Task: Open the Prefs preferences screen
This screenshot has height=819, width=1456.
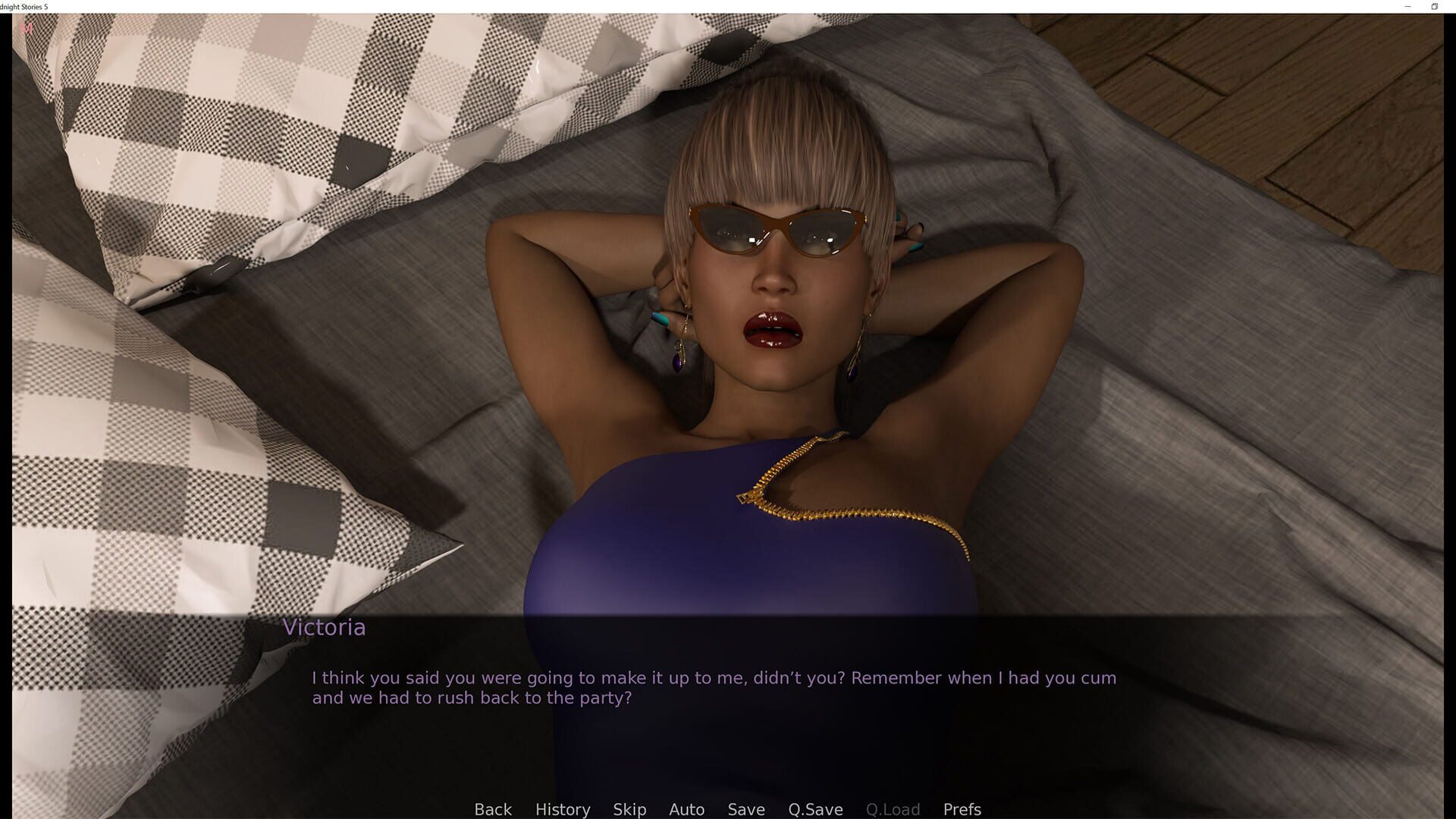Action: point(961,809)
